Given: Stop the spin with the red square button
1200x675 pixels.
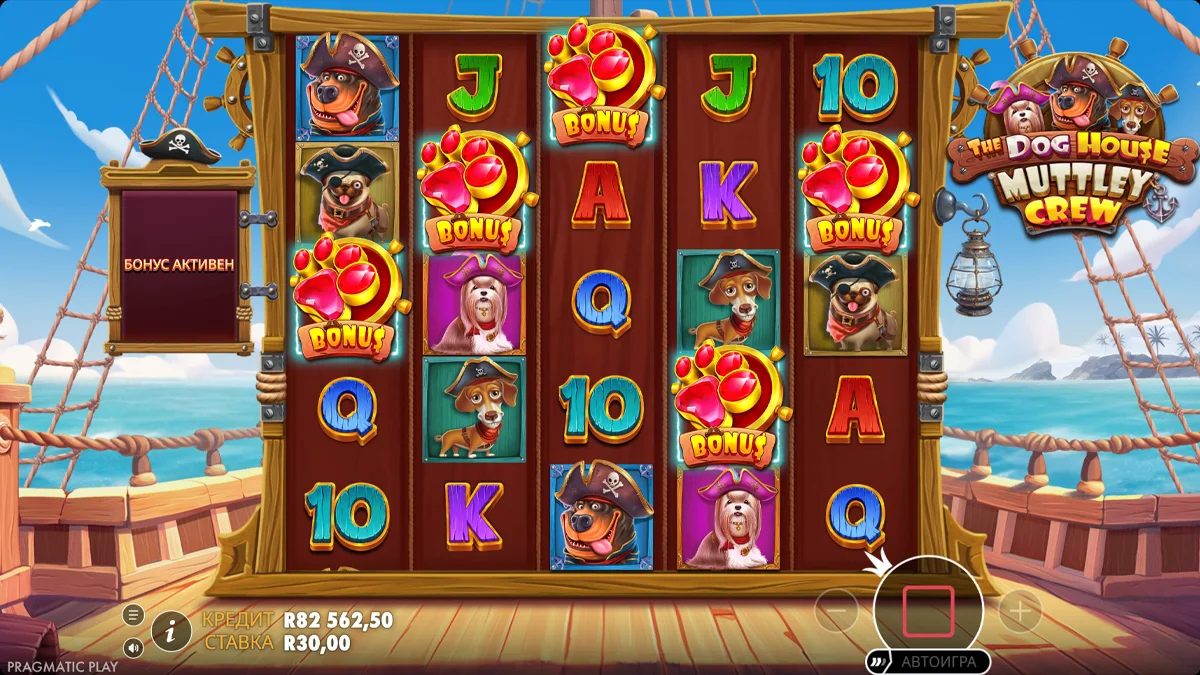Looking at the screenshot, I should [x=928, y=612].
